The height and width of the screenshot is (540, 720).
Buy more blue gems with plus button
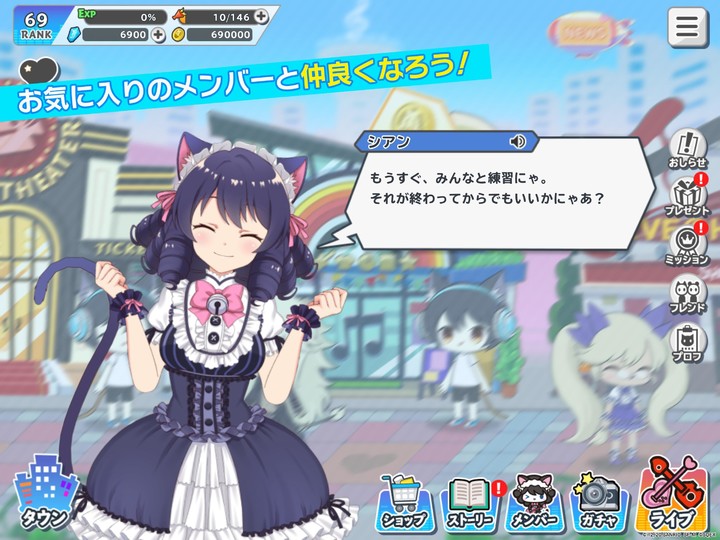(158, 35)
